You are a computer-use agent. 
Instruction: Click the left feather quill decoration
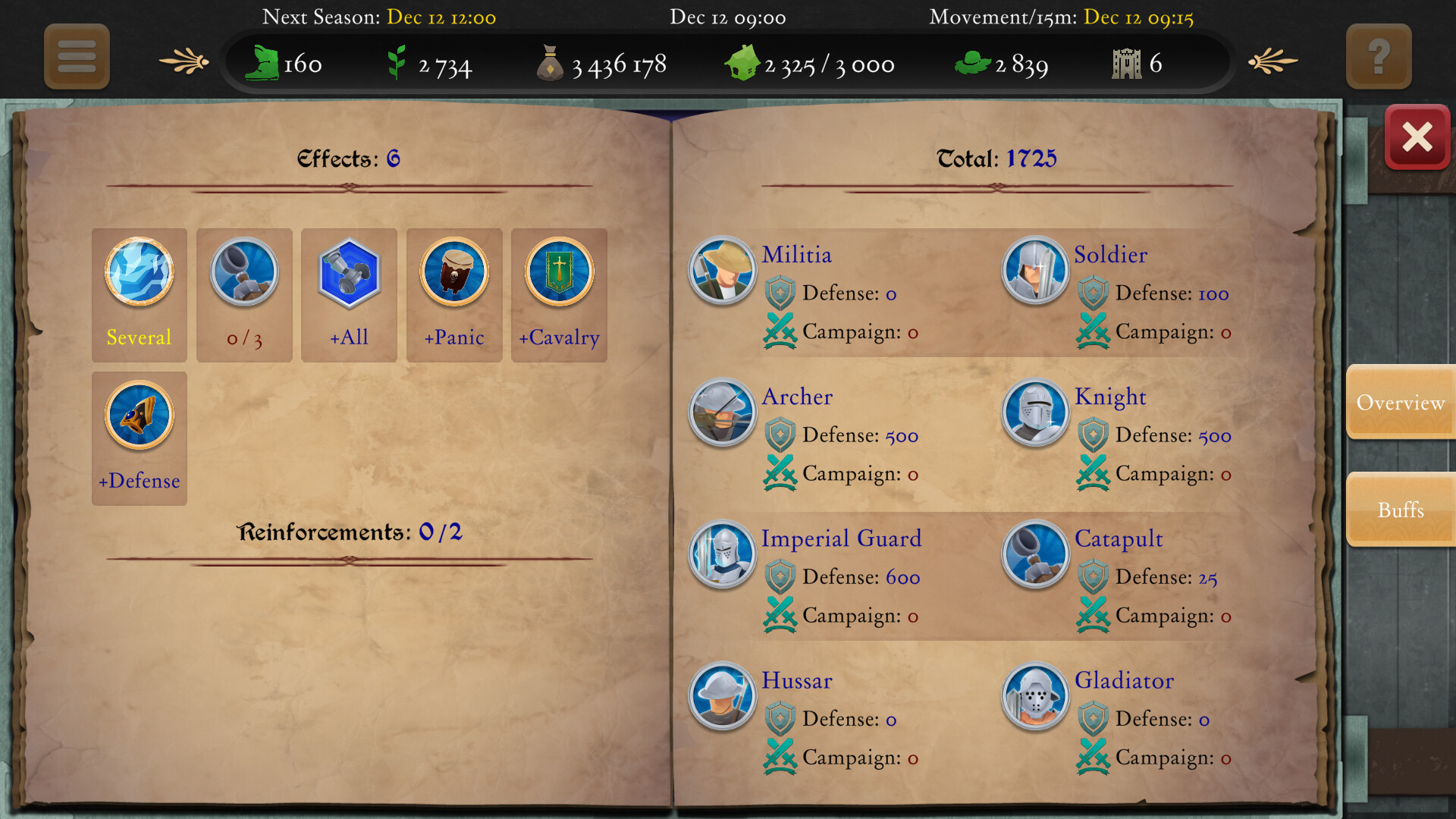tap(182, 61)
